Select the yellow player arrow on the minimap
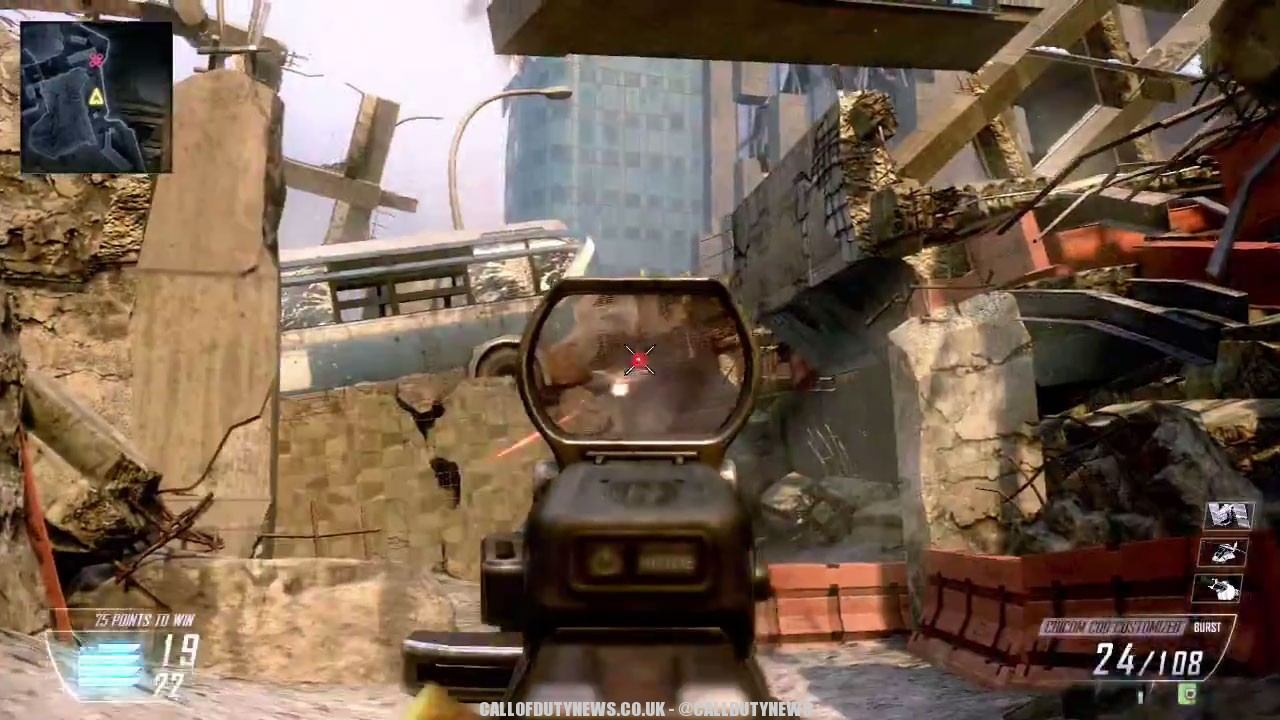Viewport: 1280px width, 720px height. (x=96, y=97)
